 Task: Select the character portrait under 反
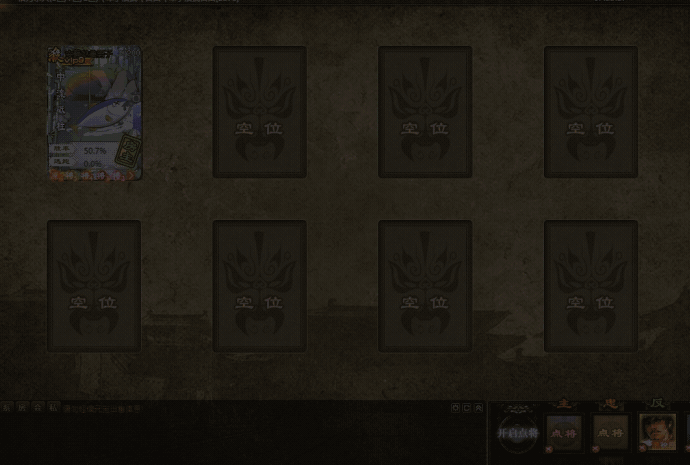click(x=658, y=432)
